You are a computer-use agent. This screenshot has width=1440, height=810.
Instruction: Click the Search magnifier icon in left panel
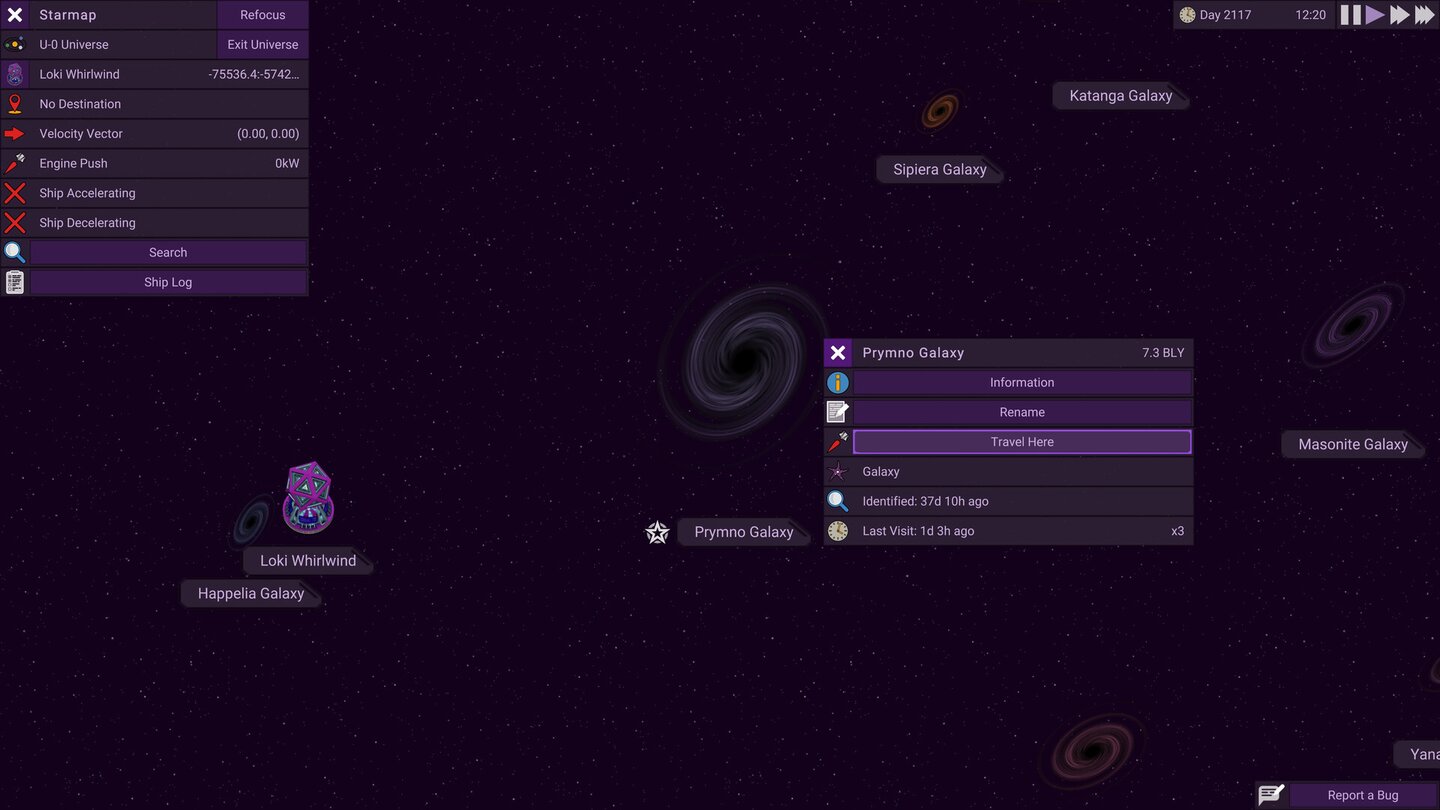pyautogui.click(x=14, y=252)
